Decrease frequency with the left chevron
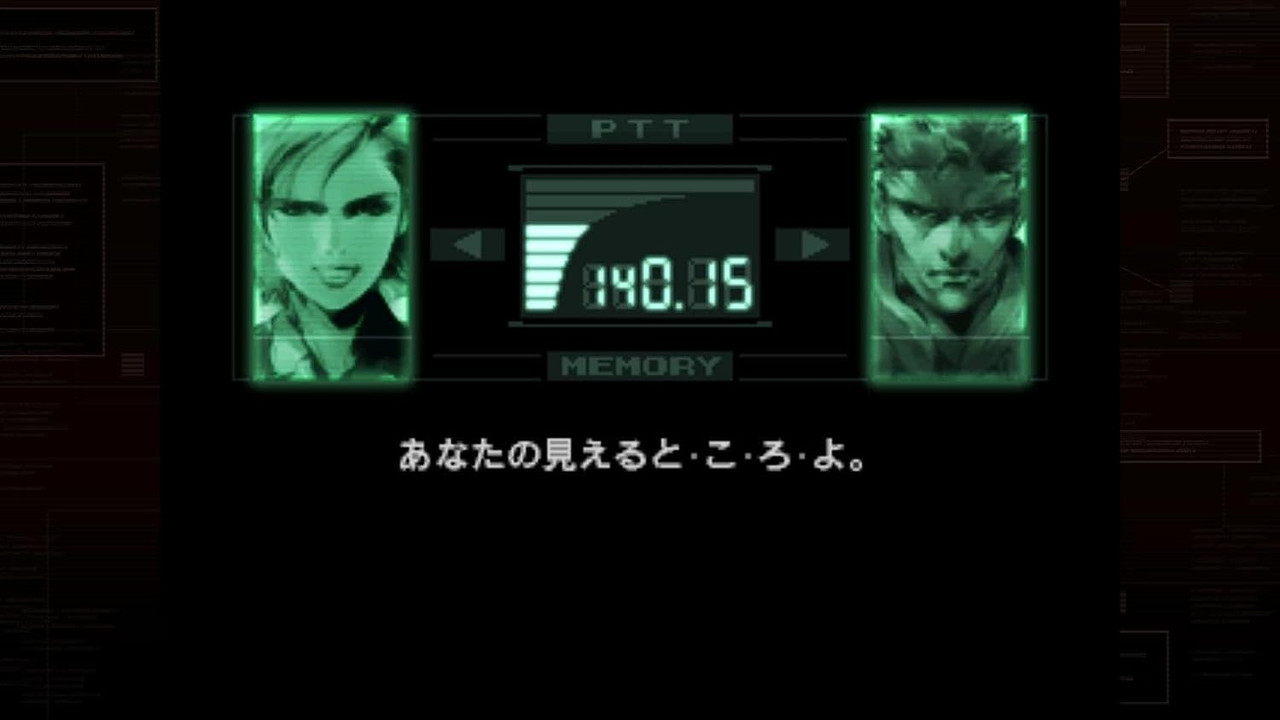This screenshot has height=720, width=1280. click(x=468, y=245)
